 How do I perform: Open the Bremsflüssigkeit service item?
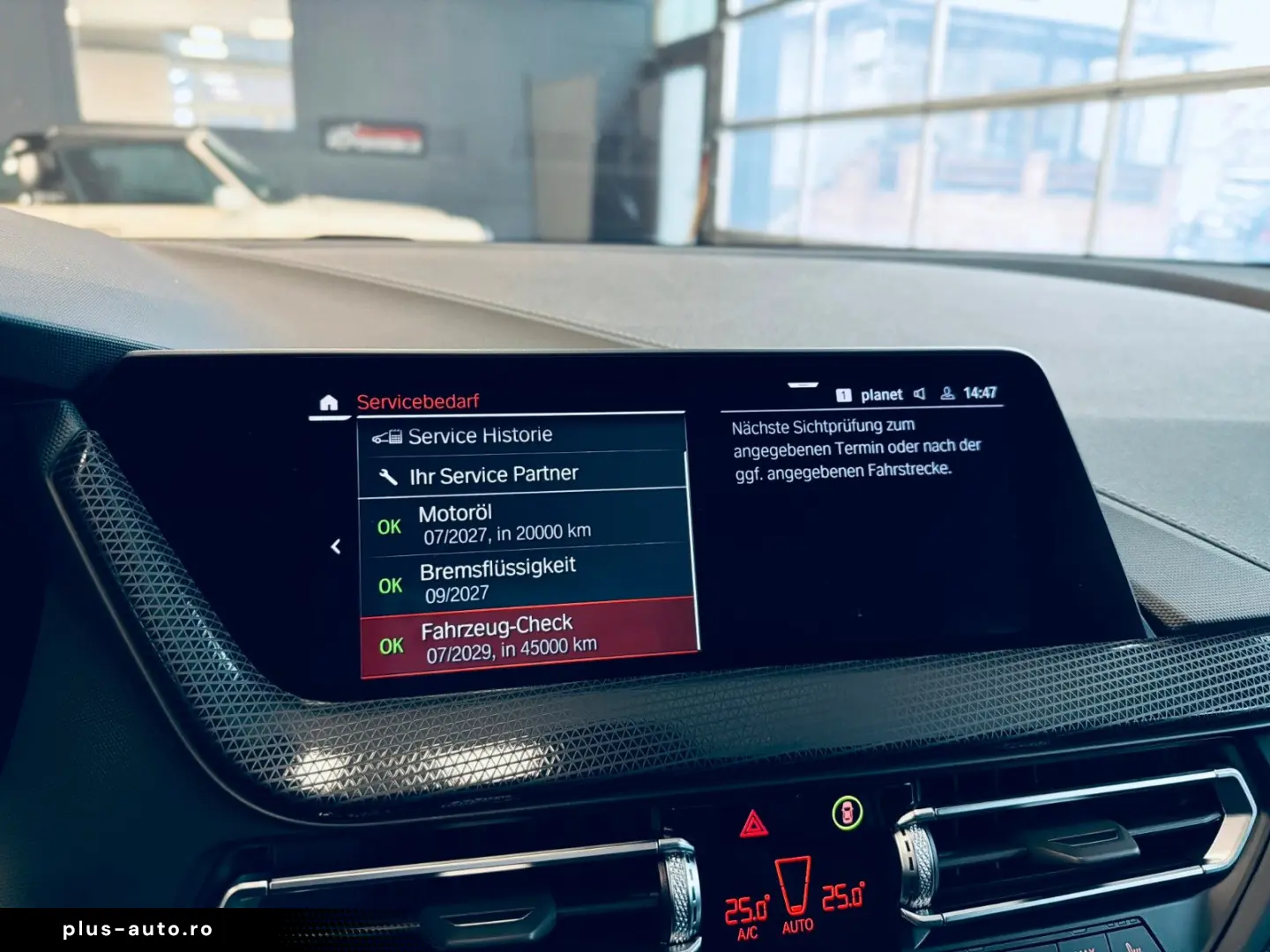click(526, 578)
